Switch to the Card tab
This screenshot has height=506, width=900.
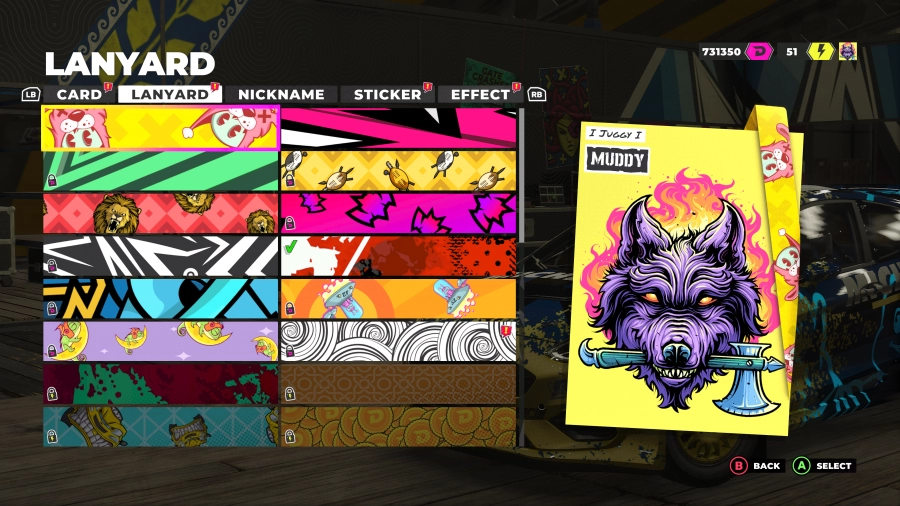(78, 94)
